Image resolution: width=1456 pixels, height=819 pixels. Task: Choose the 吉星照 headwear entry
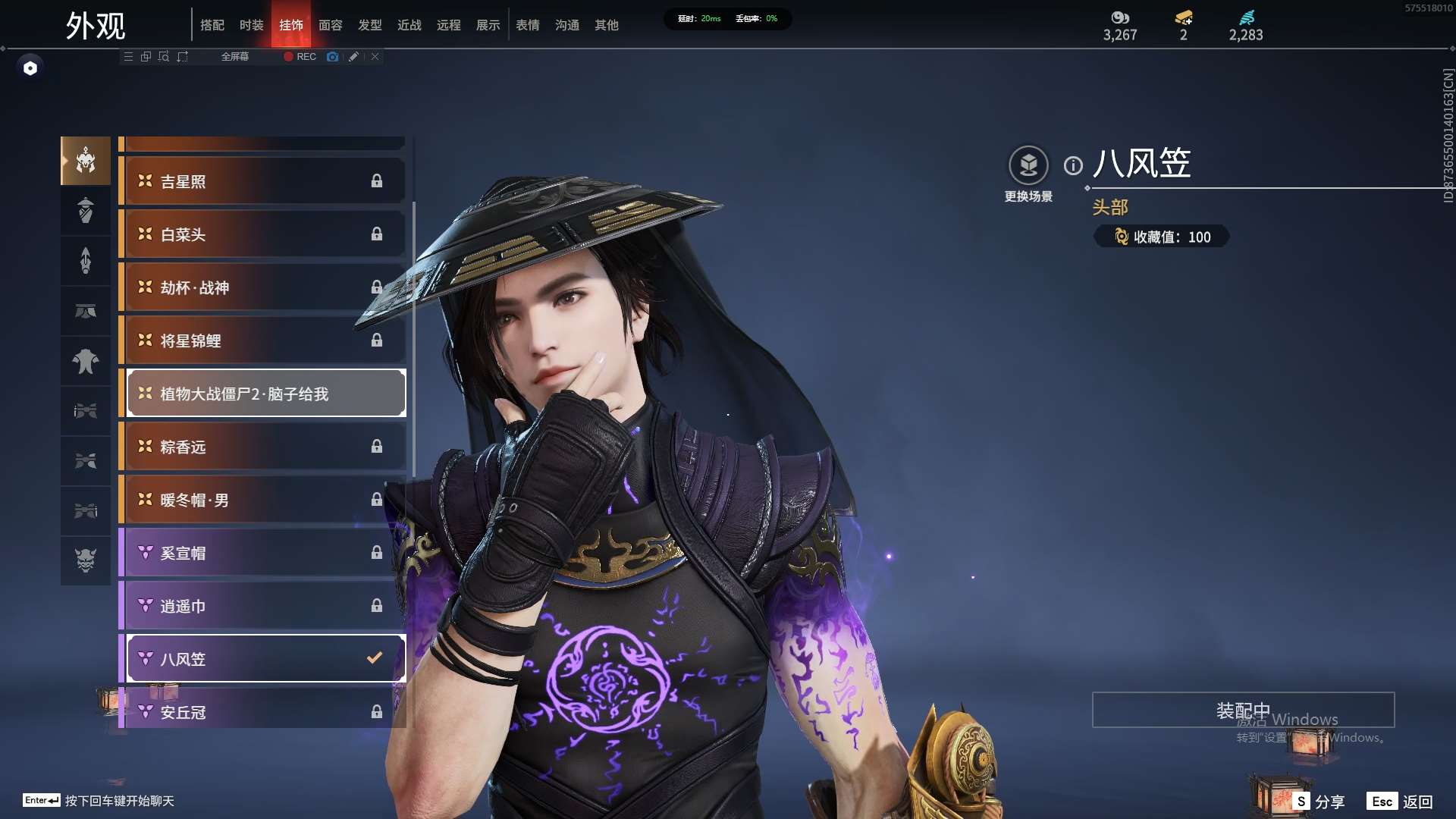pyautogui.click(x=262, y=181)
